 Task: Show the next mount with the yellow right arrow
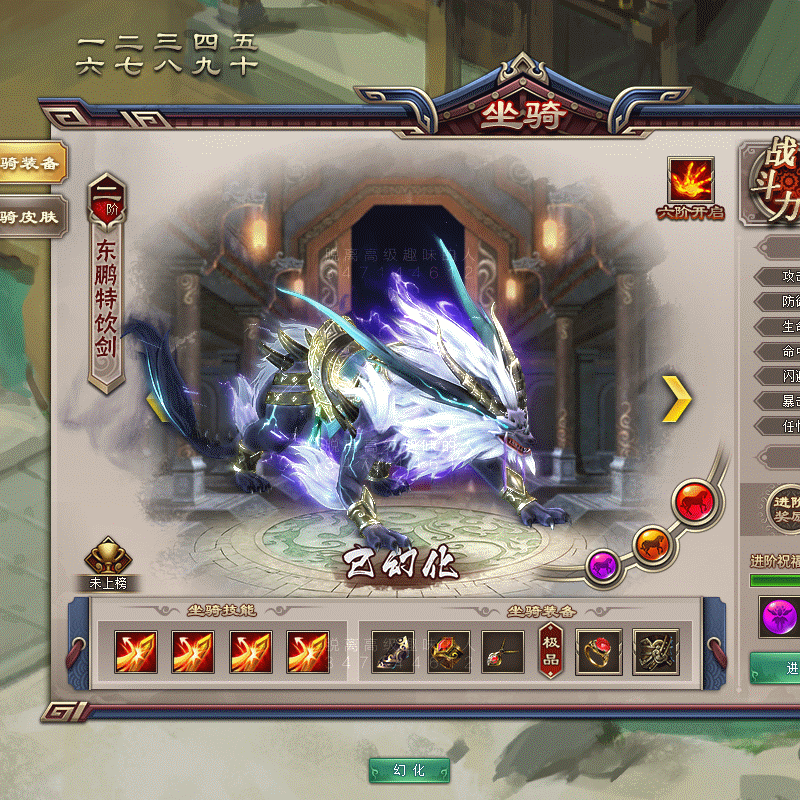click(677, 399)
